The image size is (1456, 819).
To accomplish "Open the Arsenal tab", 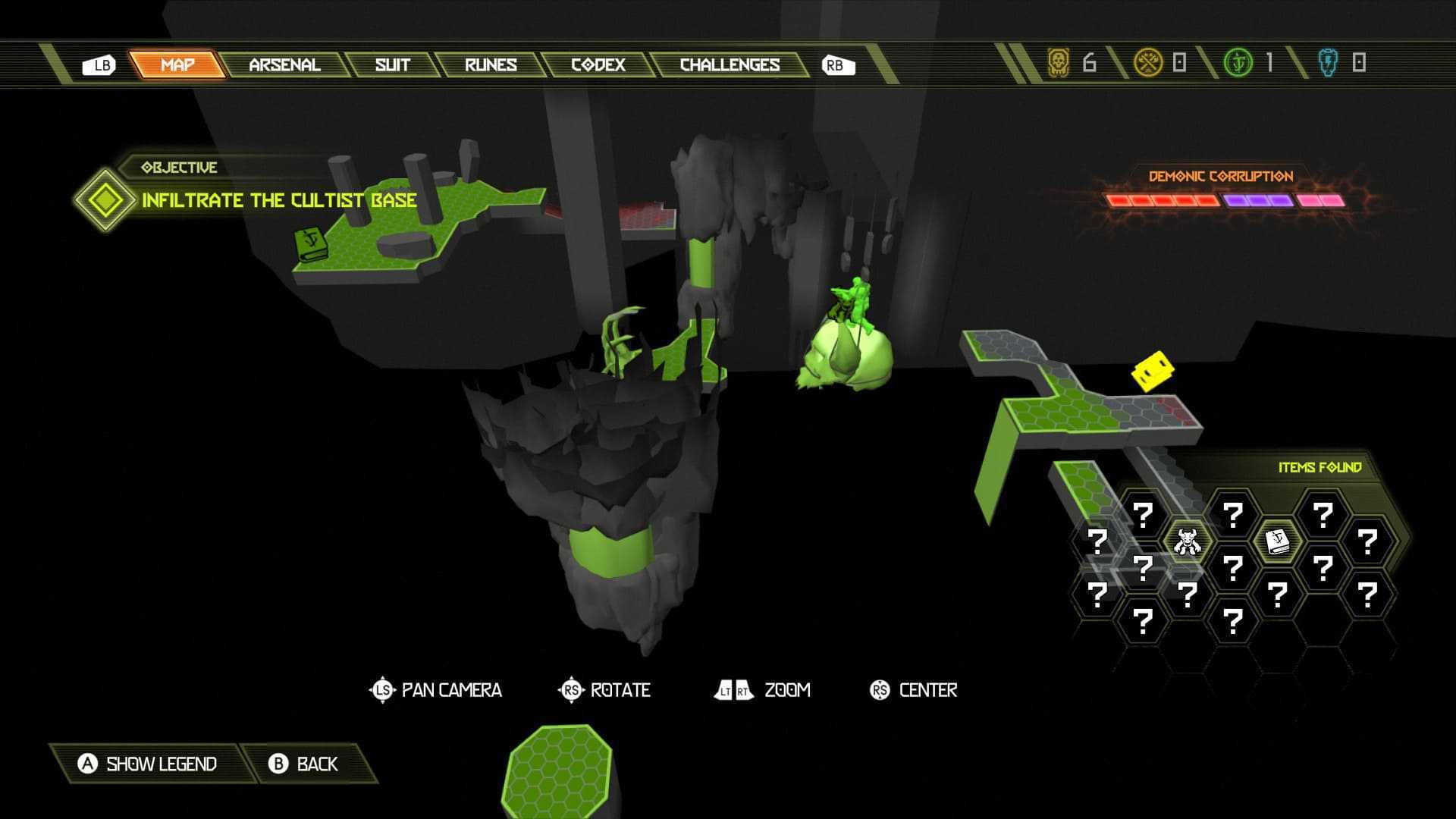I will pyautogui.click(x=284, y=65).
